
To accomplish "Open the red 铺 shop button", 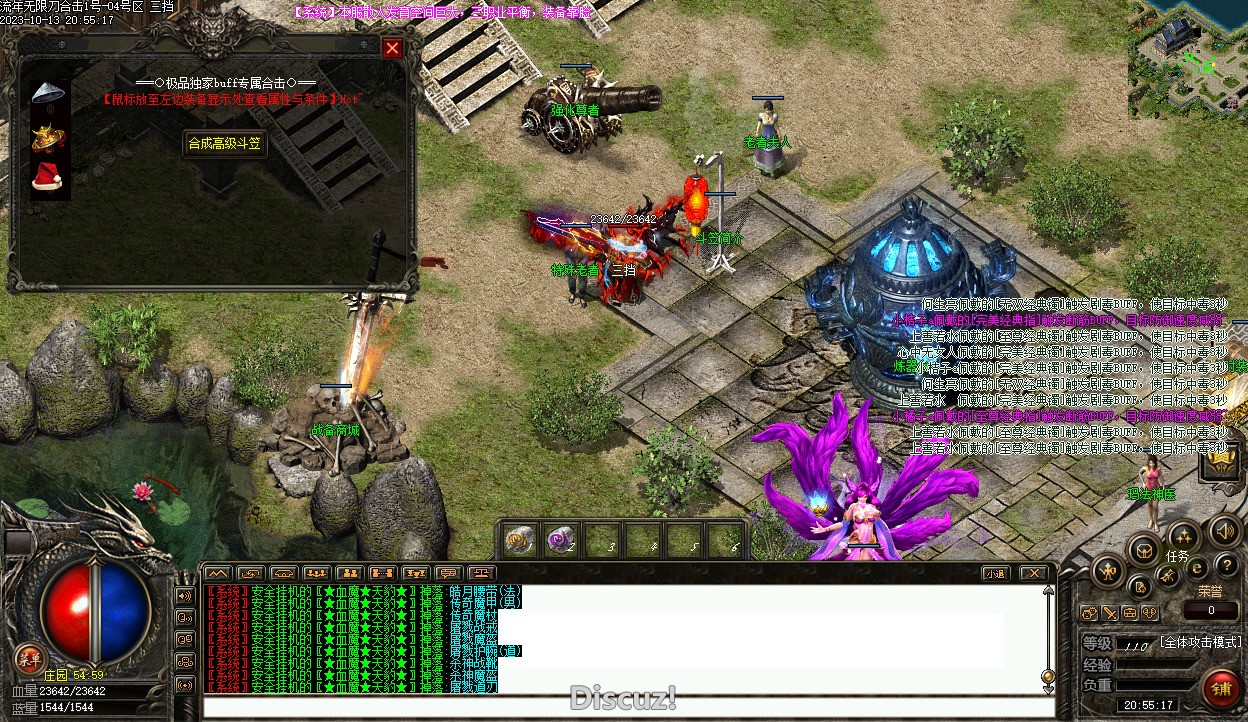I will 1219,689.
